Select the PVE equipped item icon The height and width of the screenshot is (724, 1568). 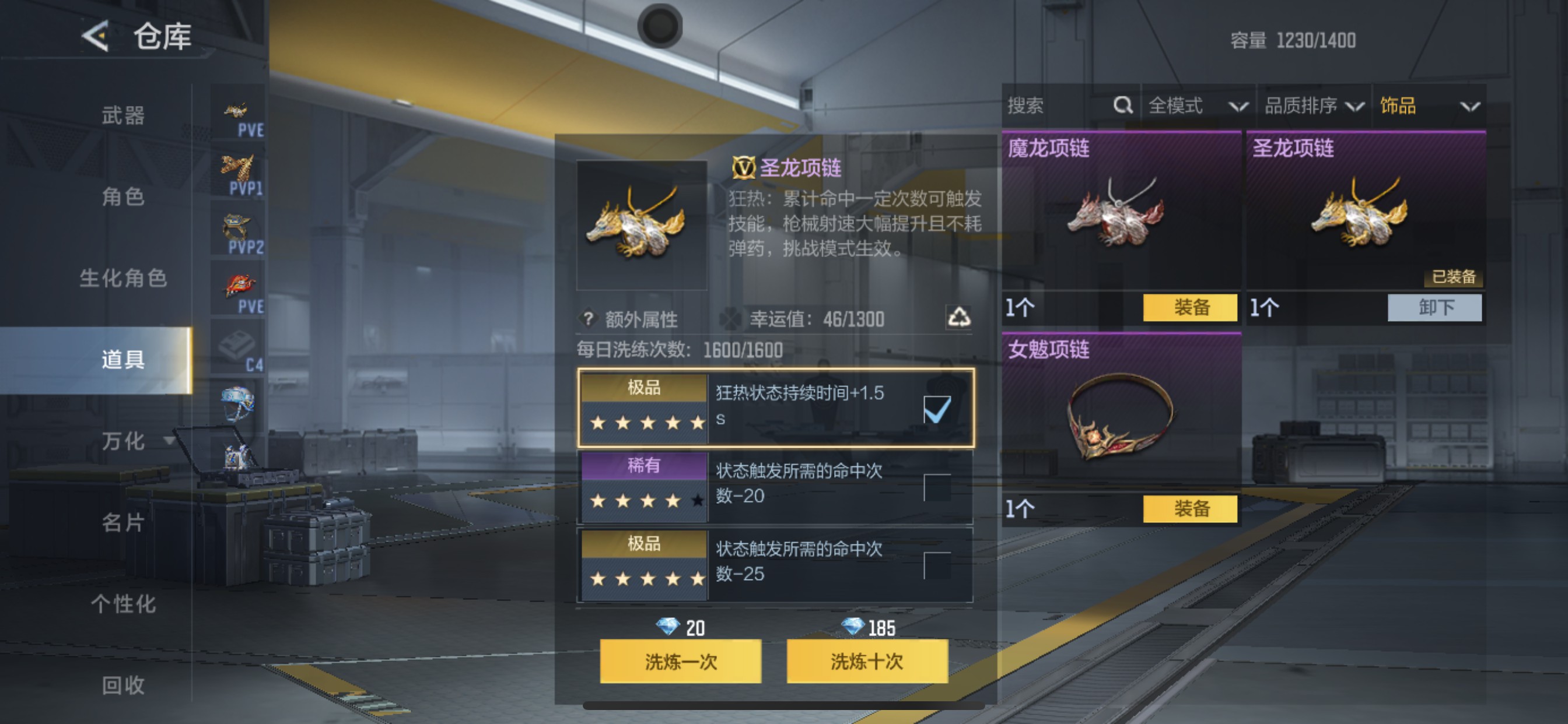237,110
